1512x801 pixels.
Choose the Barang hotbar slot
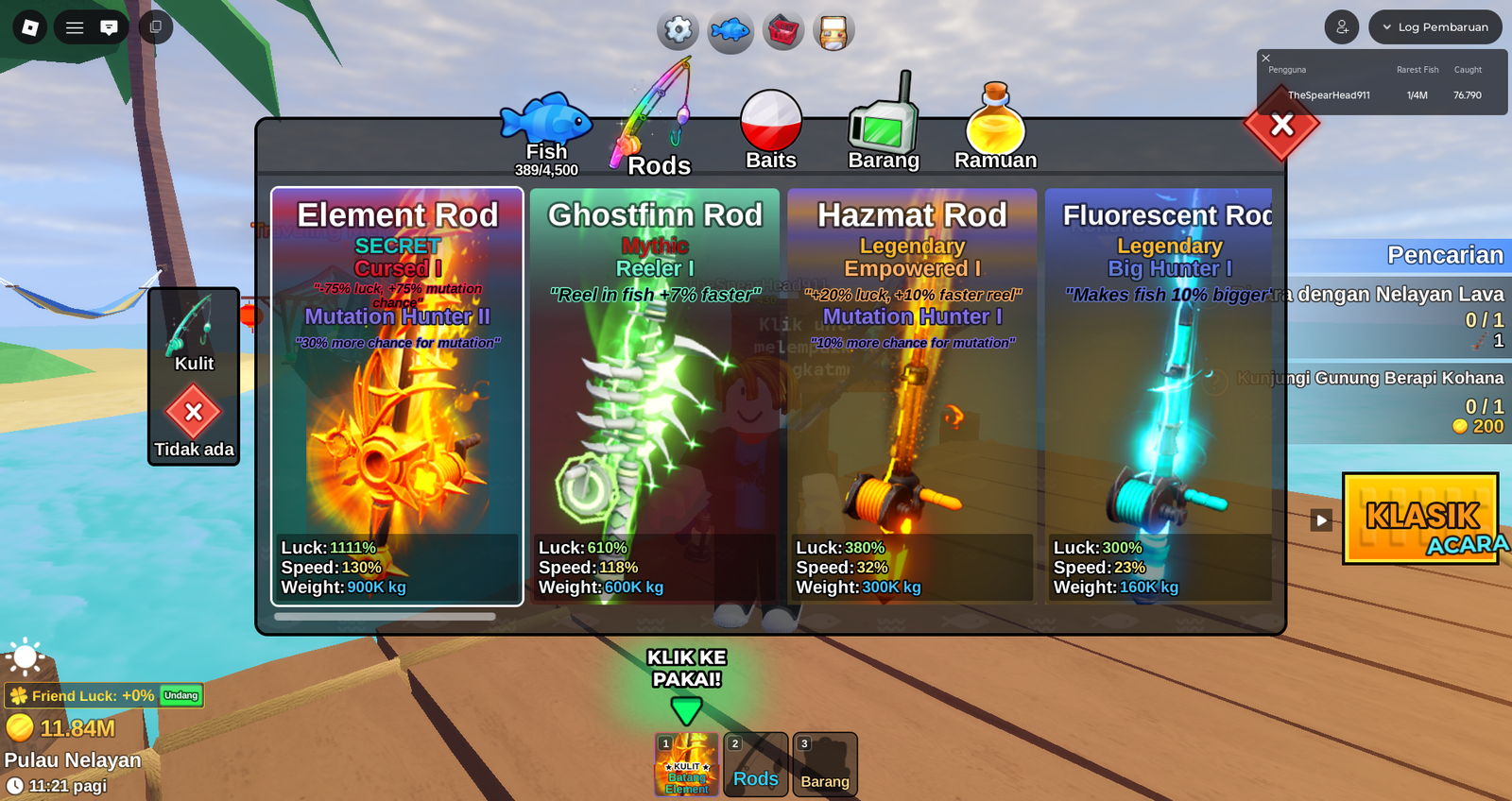click(825, 764)
